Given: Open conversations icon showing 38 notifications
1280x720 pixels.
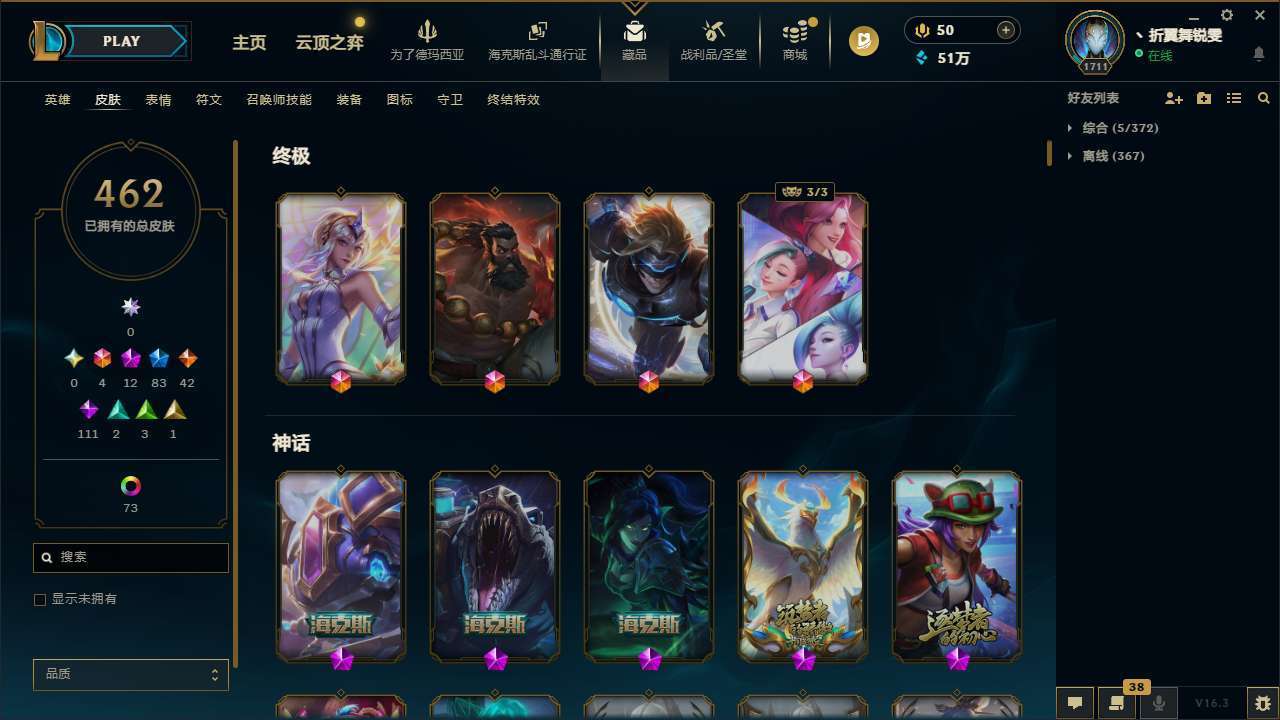Looking at the screenshot, I should pyautogui.click(x=1117, y=703).
